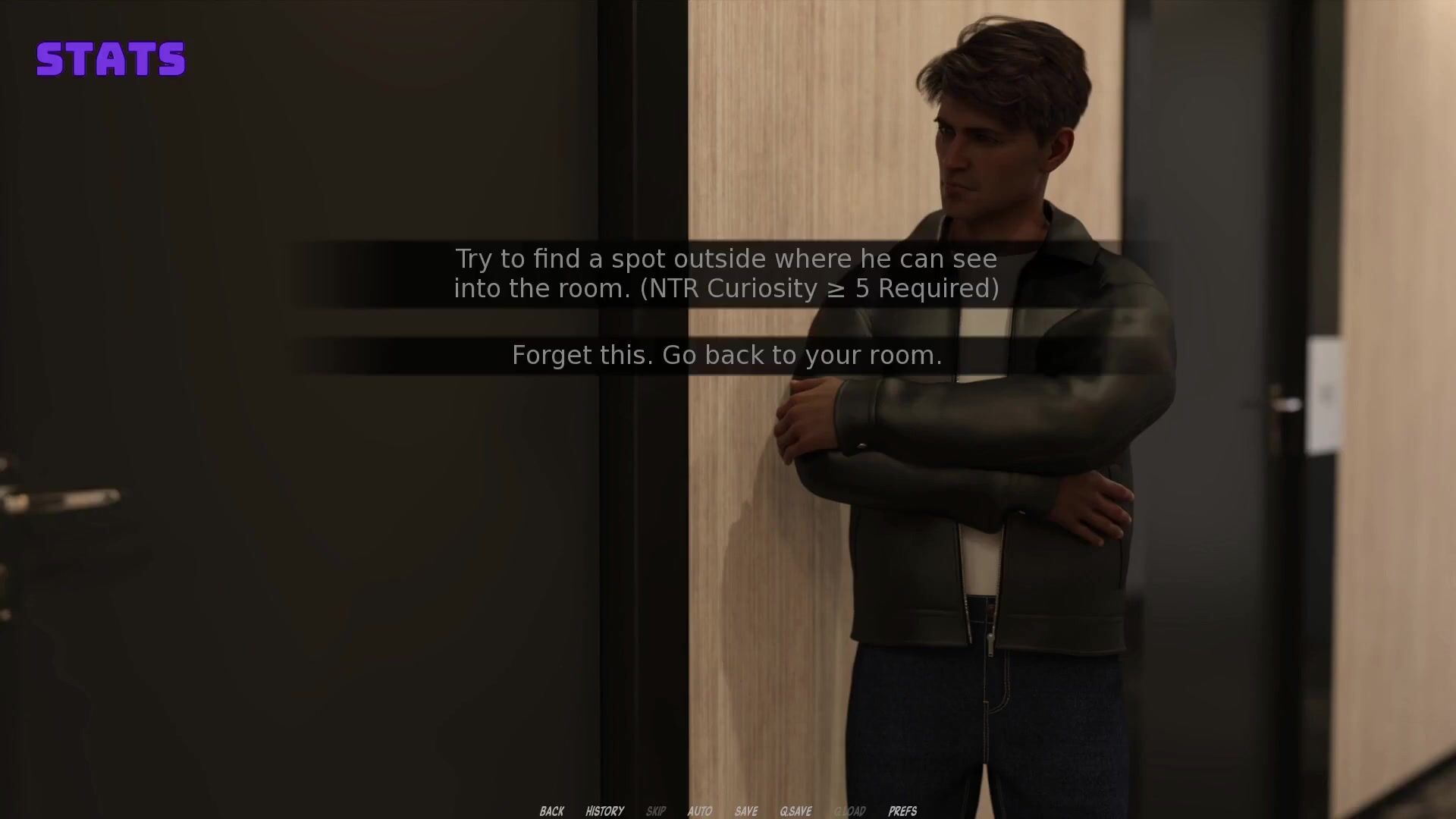Screen dimensions: 1456x819
Task: Toggle AUTO advance mode
Action: 699,811
